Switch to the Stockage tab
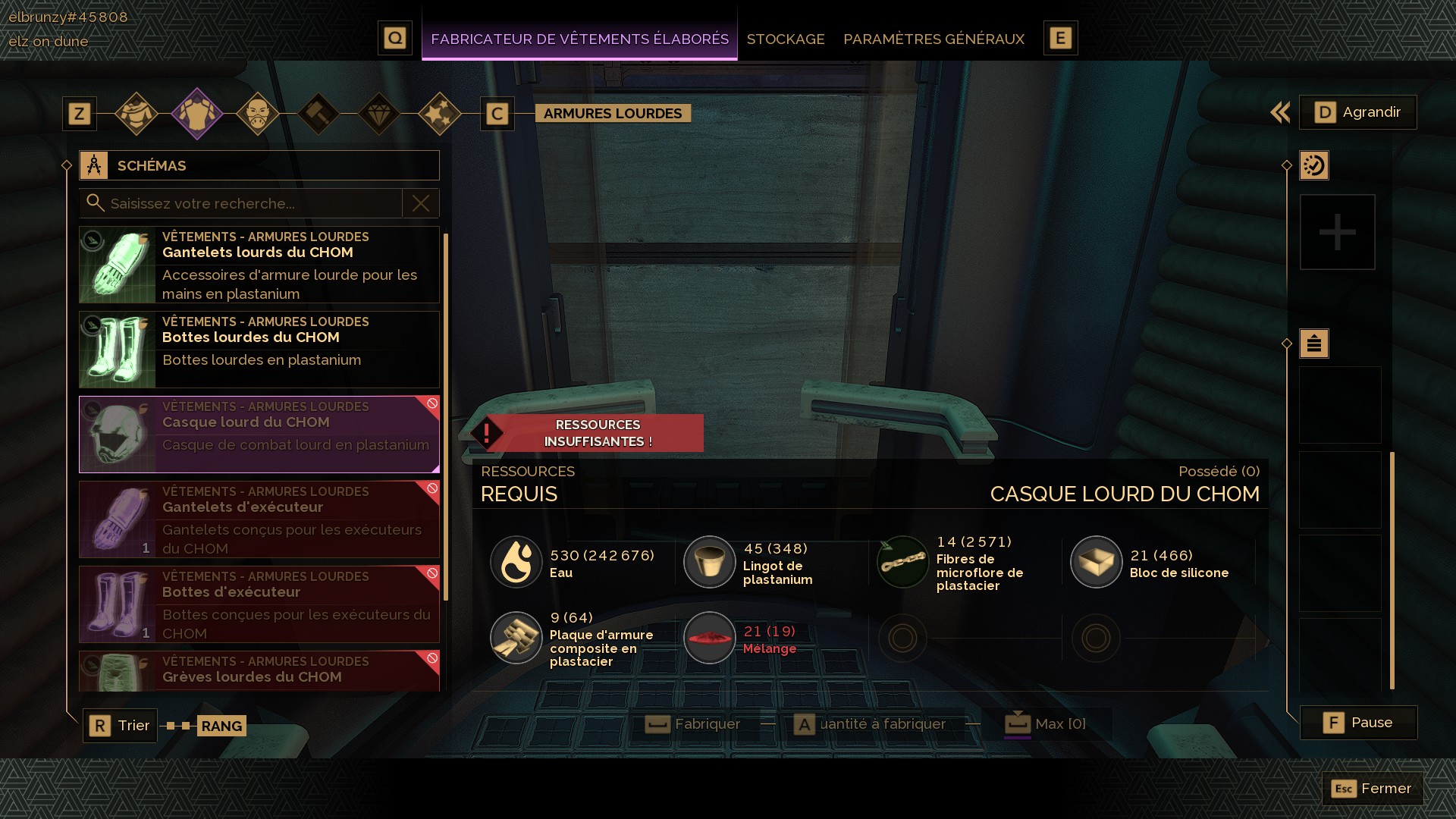The height and width of the screenshot is (819, 1456). (785, 39)
